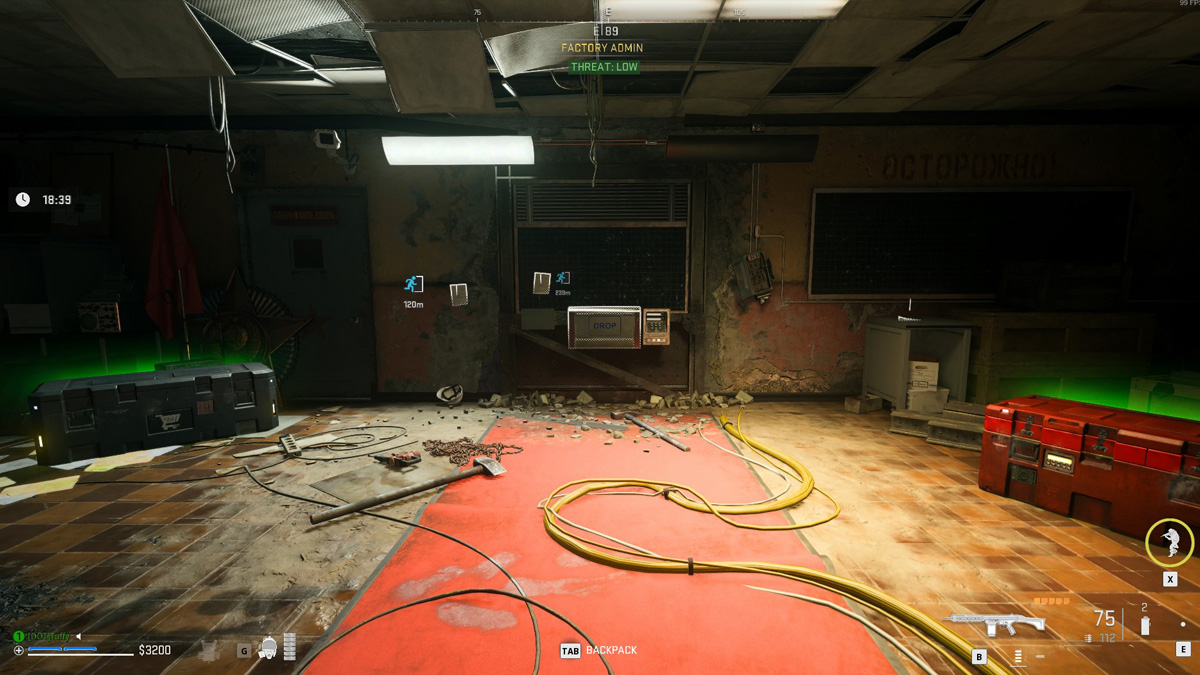Select the 238m exfil marker
The width and height of the screenshot is (1200, 675).
[563, 278]
